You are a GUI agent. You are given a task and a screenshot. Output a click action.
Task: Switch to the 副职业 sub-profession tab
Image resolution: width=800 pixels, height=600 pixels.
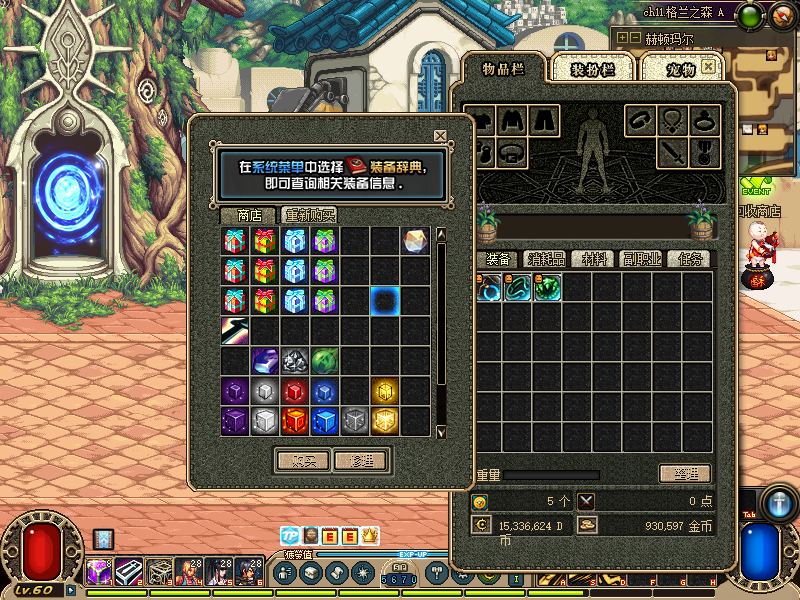(641, 259)
